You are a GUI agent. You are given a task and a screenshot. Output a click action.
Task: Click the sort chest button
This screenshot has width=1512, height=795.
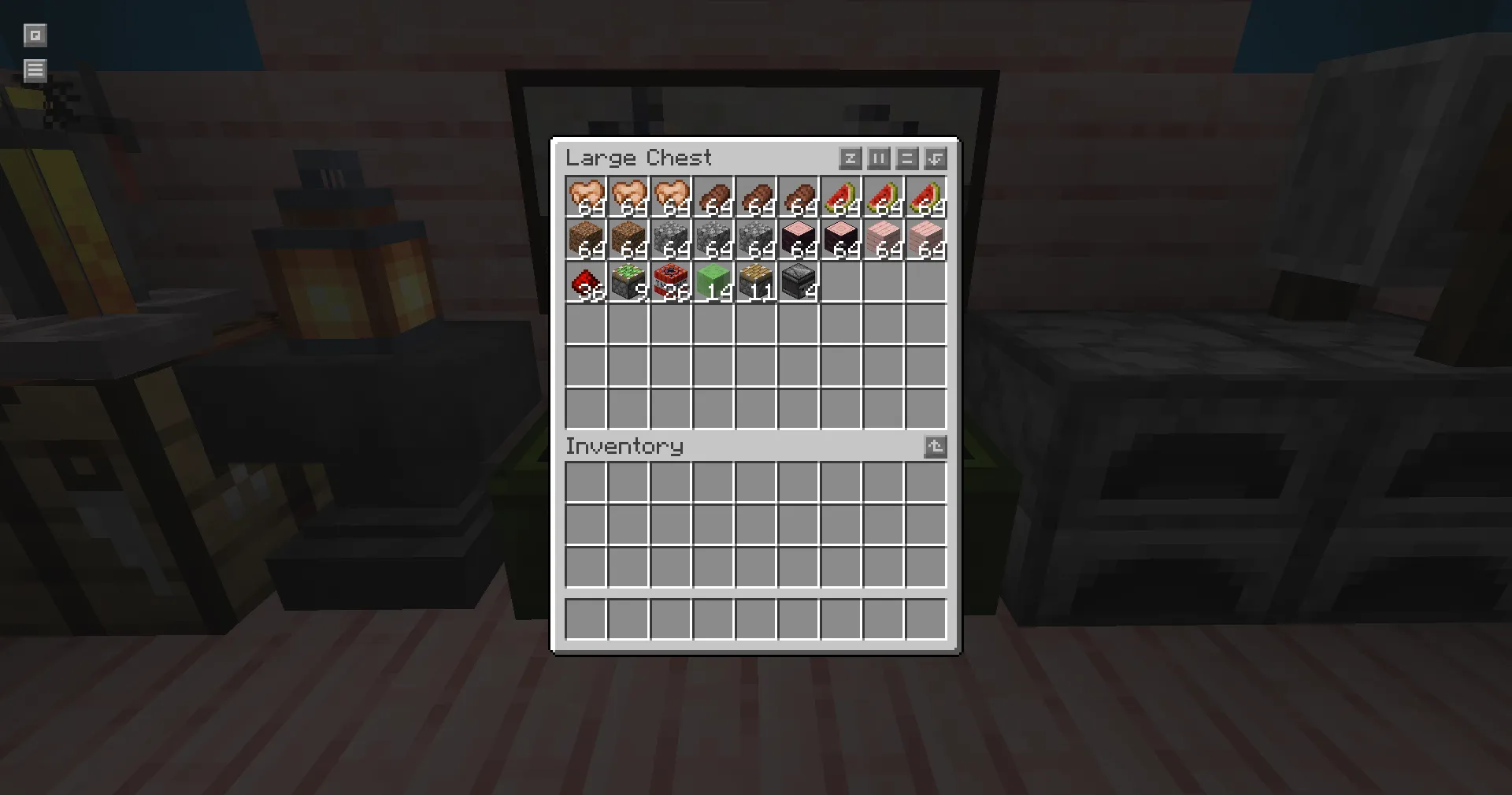point(850,158)
